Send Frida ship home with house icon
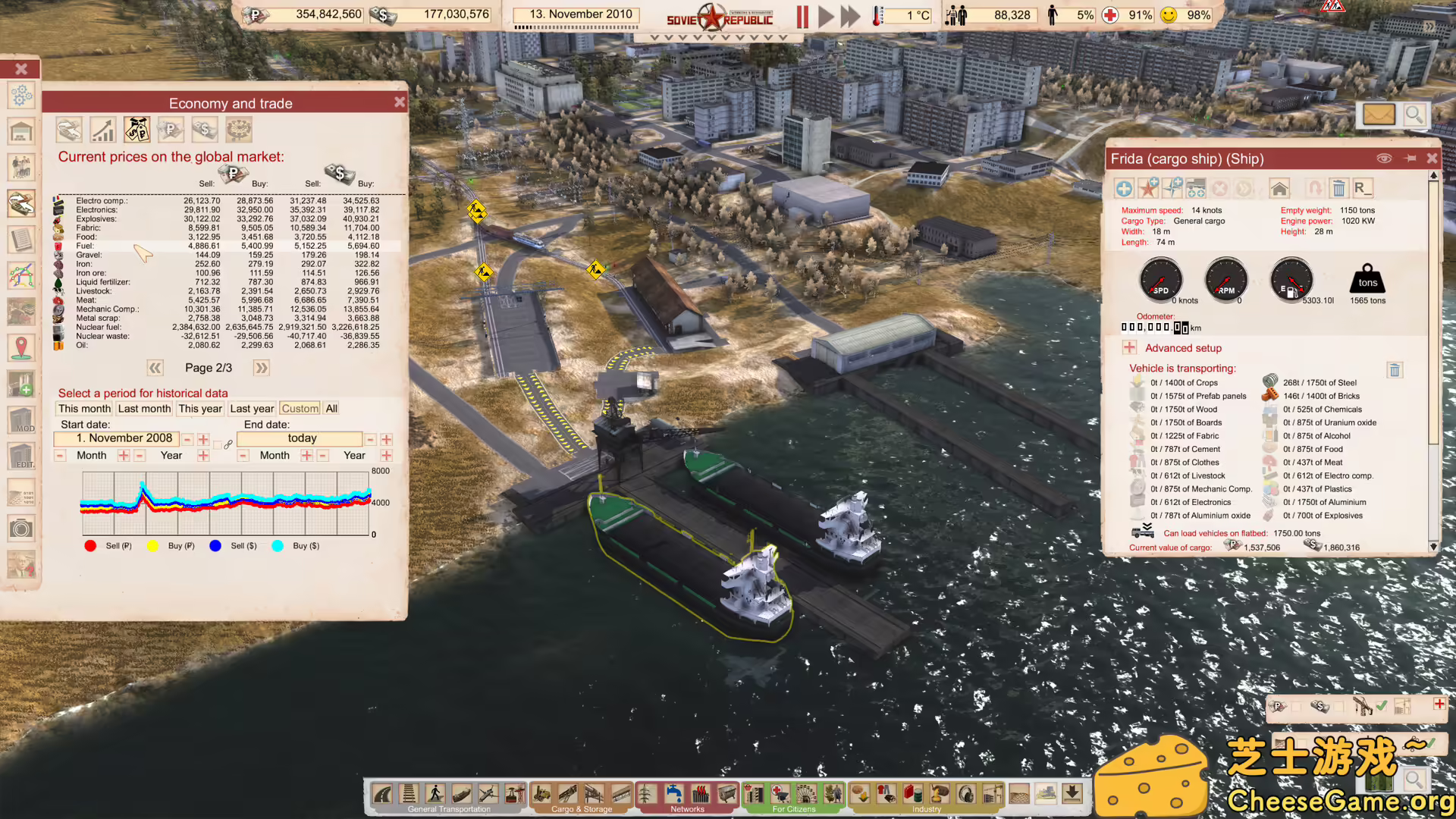 (x=1279, y=188)
